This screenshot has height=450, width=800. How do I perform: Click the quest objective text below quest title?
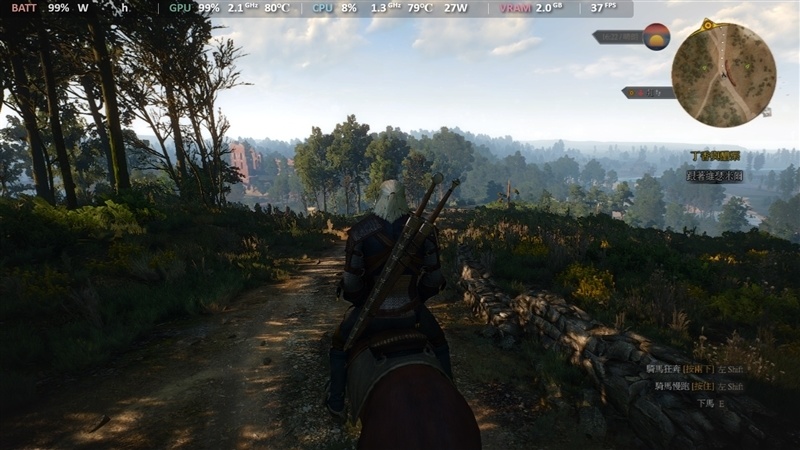tap(714, 175)
